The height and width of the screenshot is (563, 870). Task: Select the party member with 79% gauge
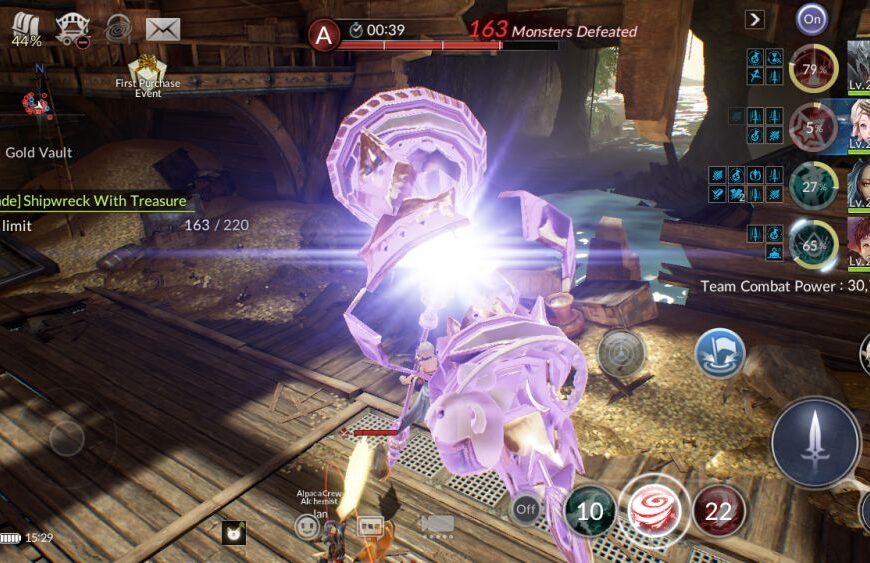tap(812, 69)
